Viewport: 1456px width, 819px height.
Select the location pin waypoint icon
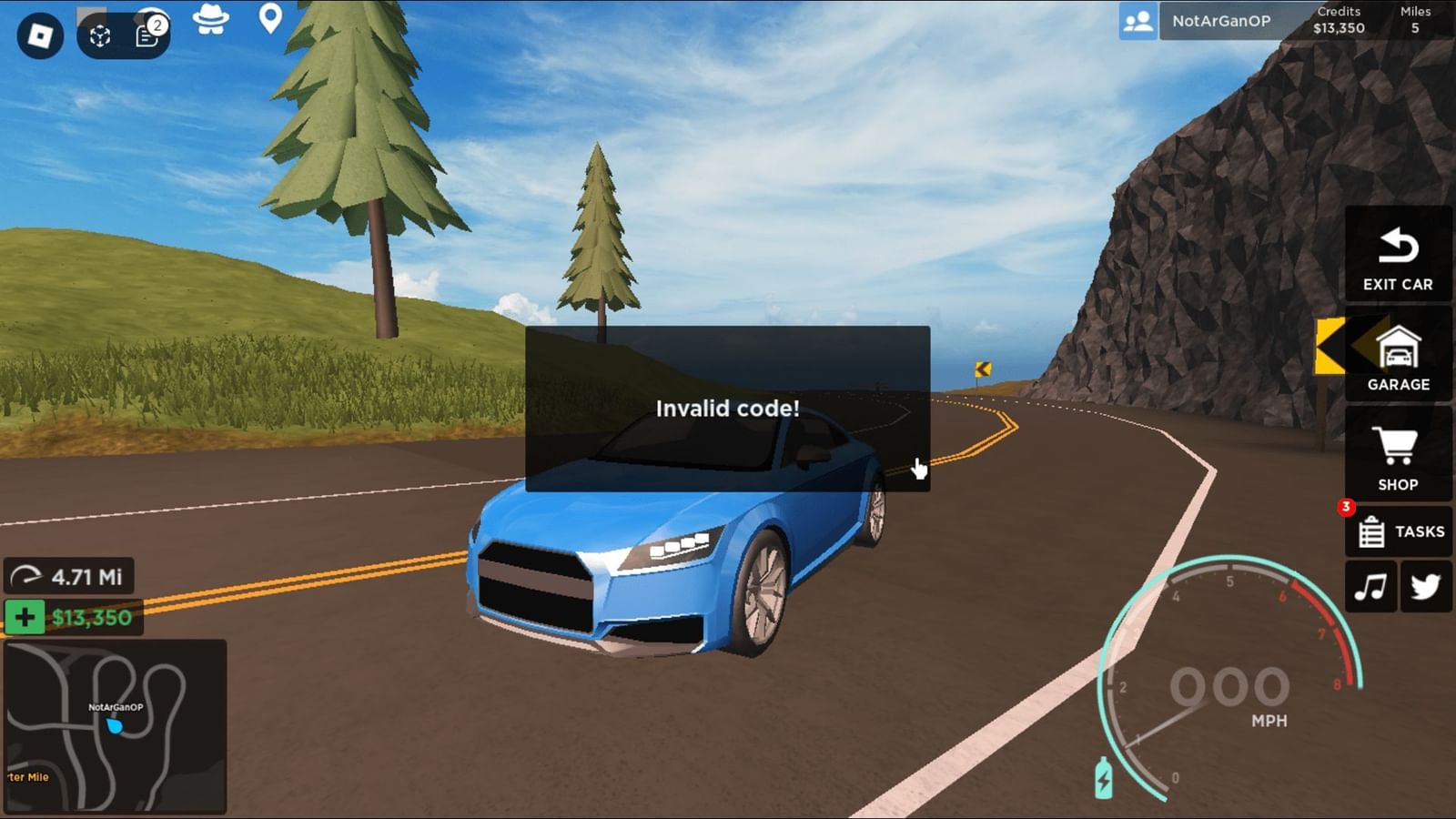[270, 19]
